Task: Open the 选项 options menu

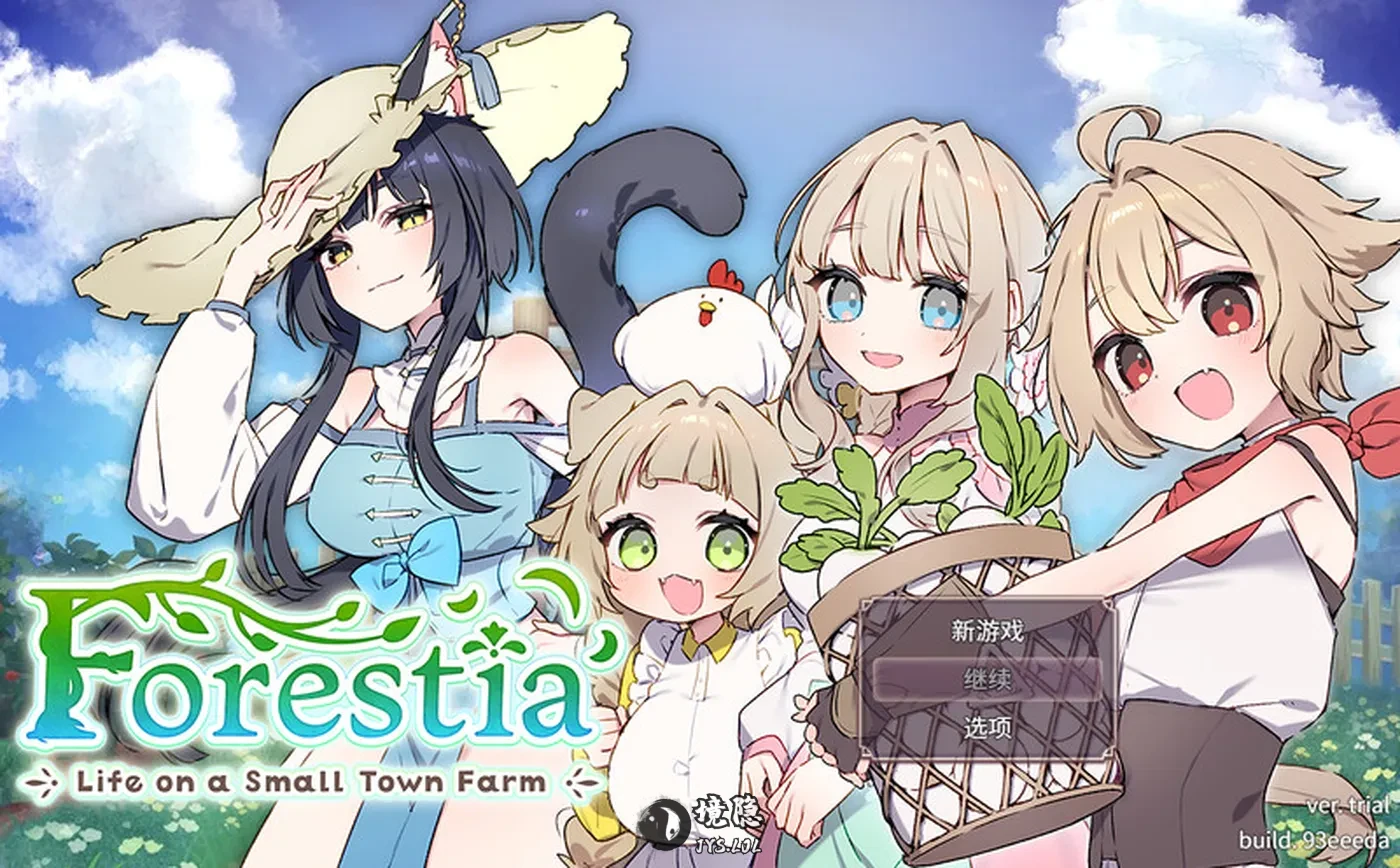Action: pyautogui.click(x=987, y=727)
